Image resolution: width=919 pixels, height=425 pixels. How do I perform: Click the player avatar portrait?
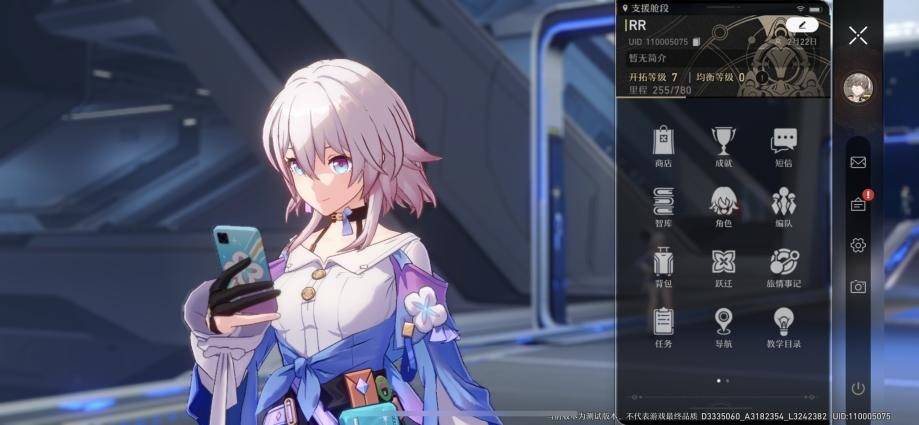[857, 88]
